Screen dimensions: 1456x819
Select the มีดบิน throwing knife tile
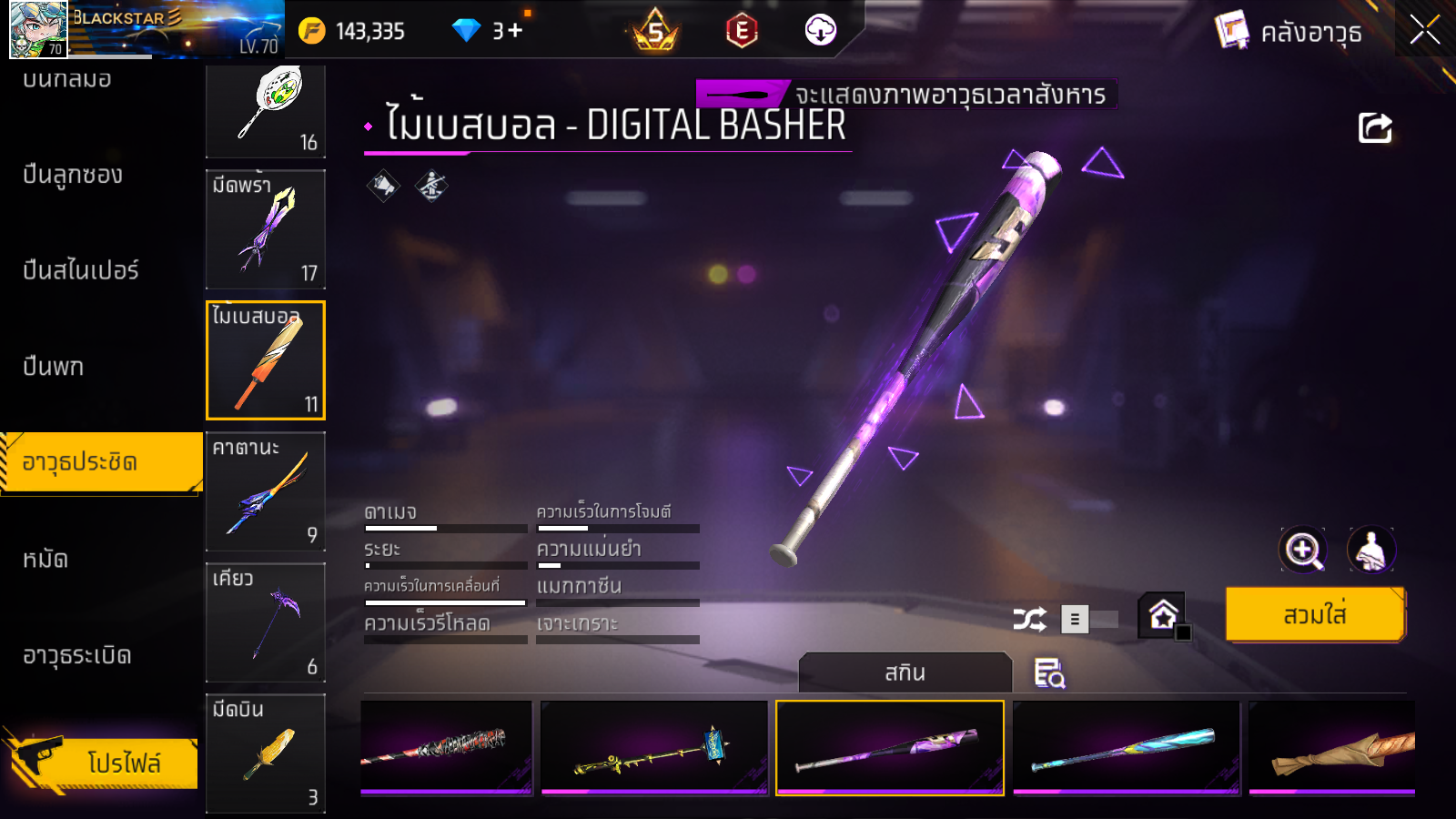[266, 753]
